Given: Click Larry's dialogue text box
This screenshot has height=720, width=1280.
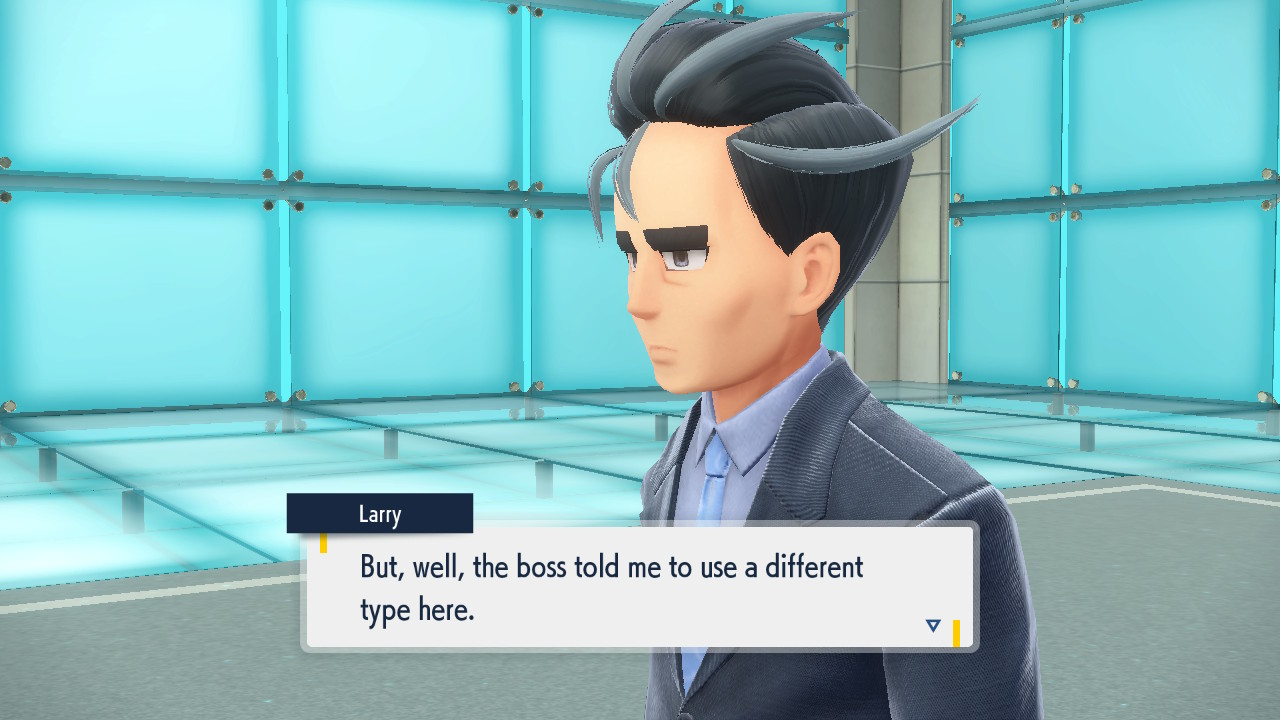Looking at the screenshot, I should pos(640,587).
